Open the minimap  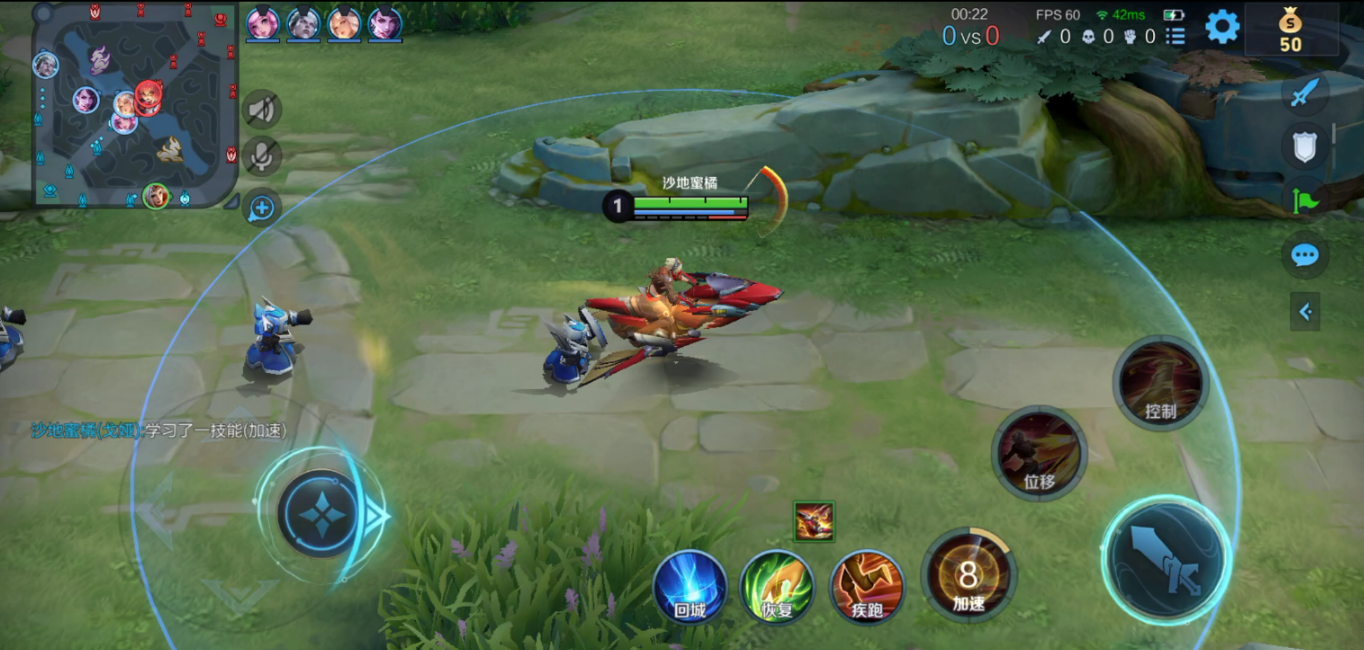tap(135, 104)
